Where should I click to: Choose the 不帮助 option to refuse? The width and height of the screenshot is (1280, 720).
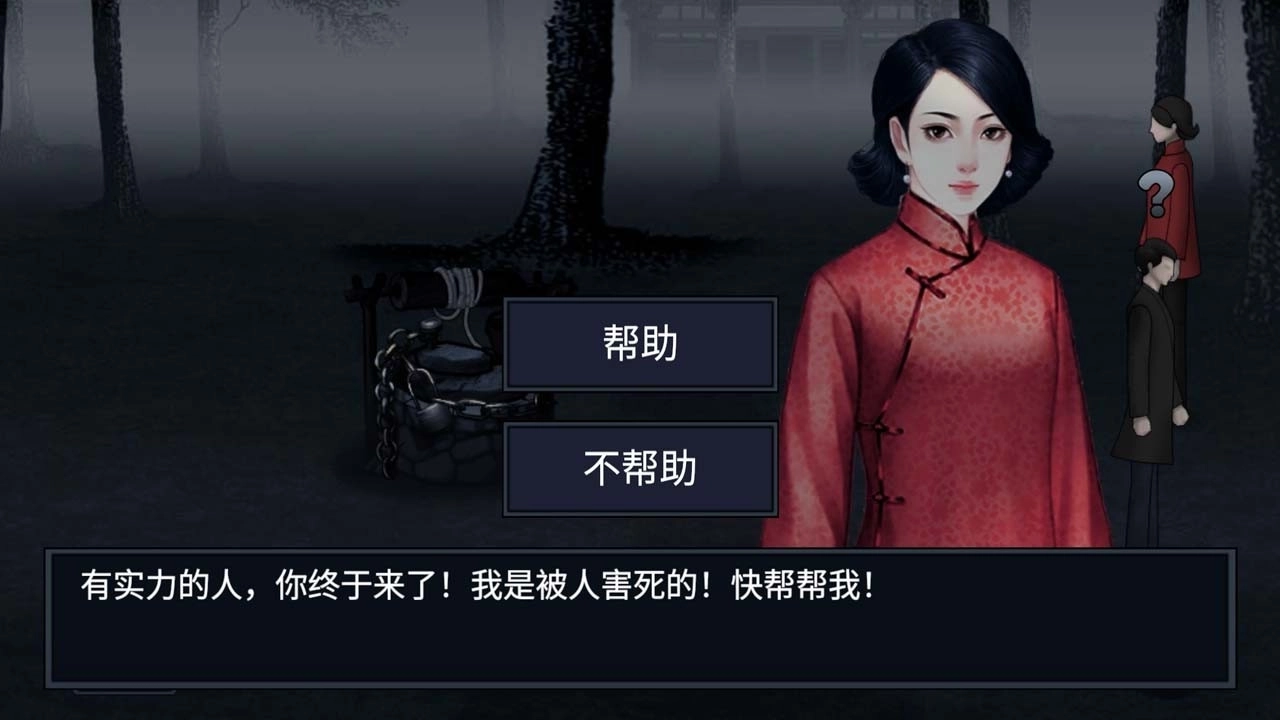pos(640,470)
